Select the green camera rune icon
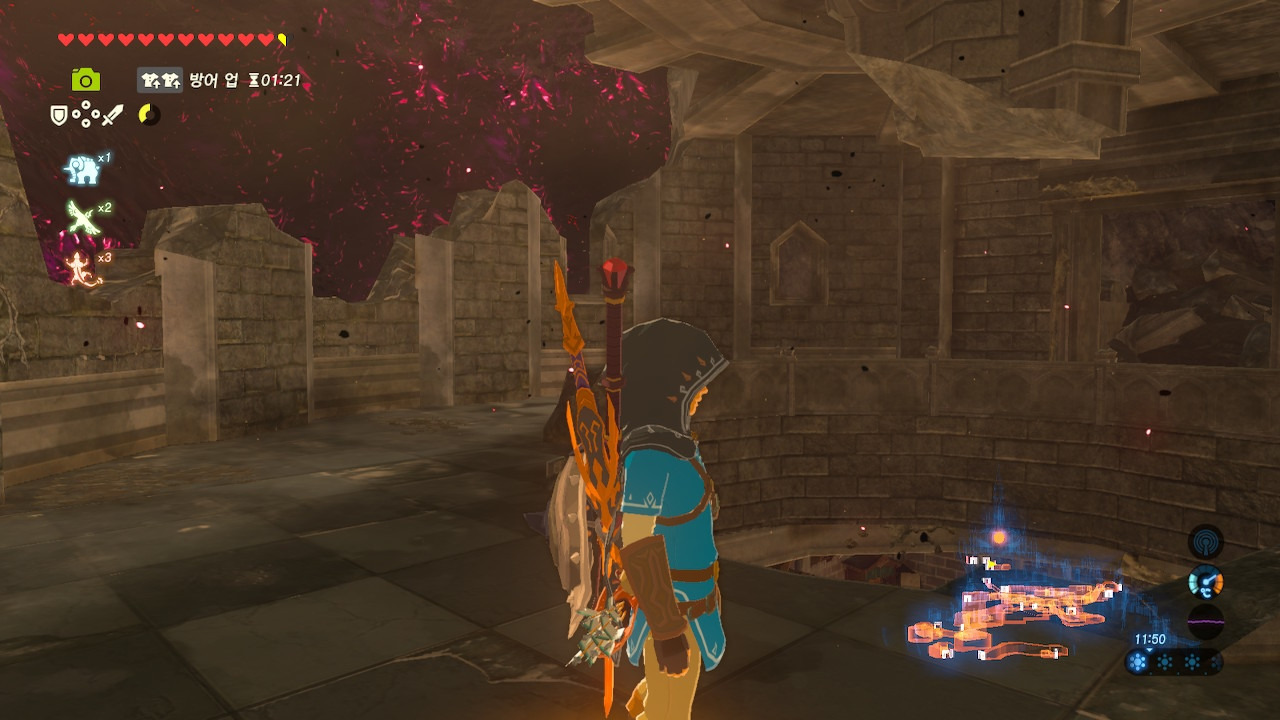The height and width of the screenshot is (720, 1280). tap(85, 80)
